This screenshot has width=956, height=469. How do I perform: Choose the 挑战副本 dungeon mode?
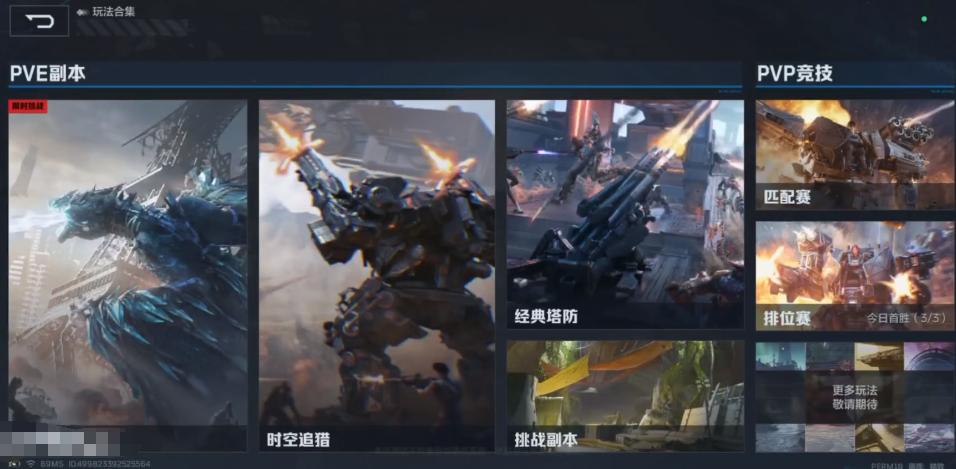(x=625, y=396)
